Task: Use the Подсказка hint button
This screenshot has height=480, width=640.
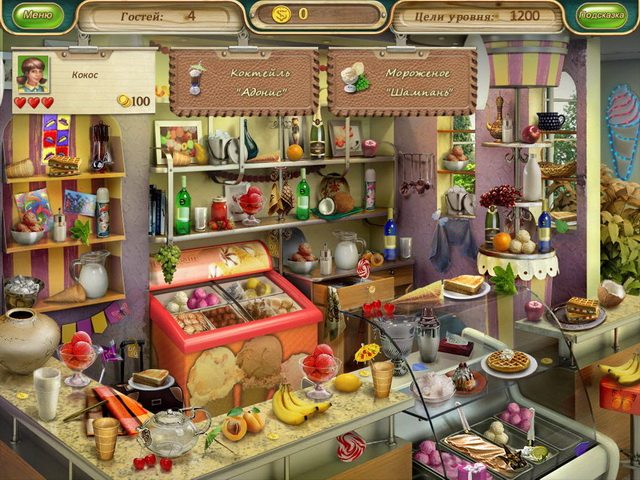Action: pyautogui.click(x=603, y=15)
